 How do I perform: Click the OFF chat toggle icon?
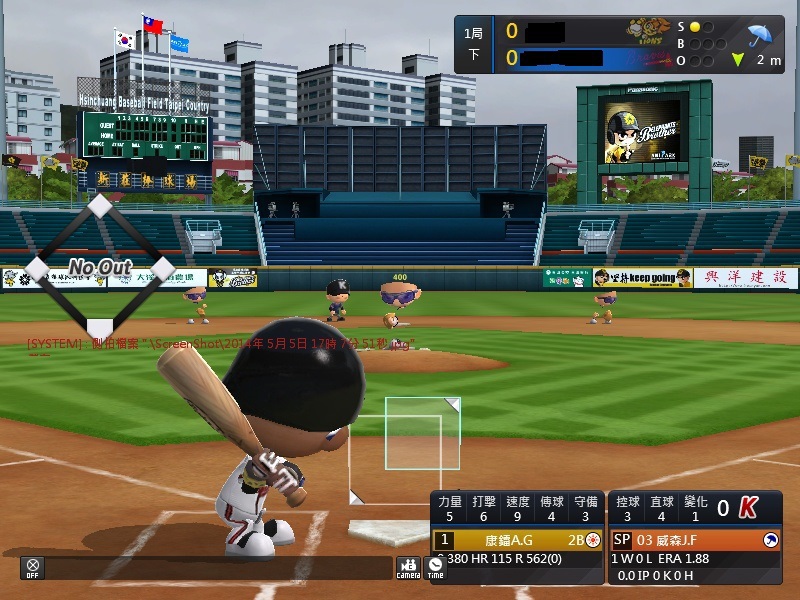pyautogui.click(x=33, y=567)
